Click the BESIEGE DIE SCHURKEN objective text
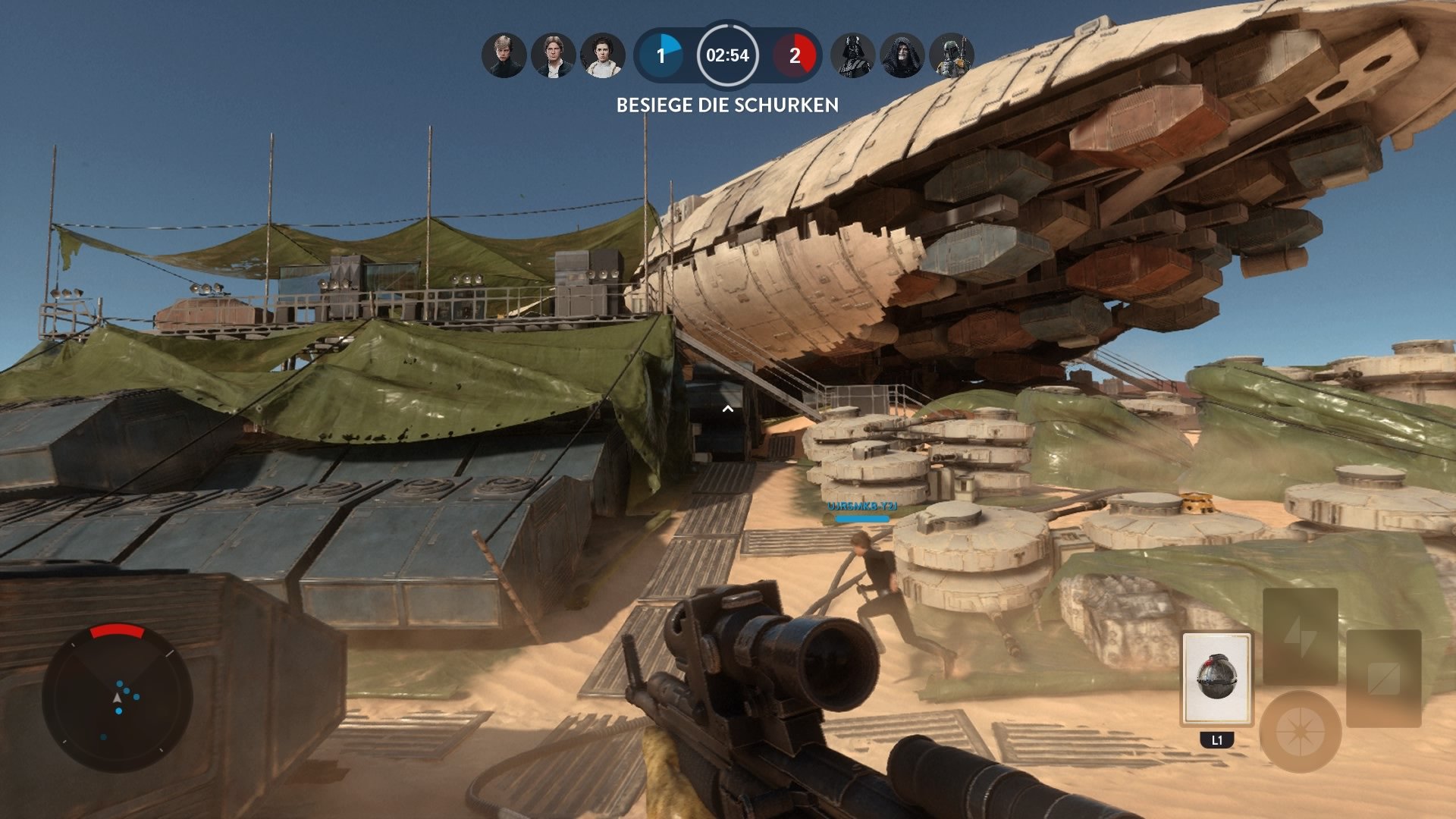The image size is (1456, 819). (726, 107)
